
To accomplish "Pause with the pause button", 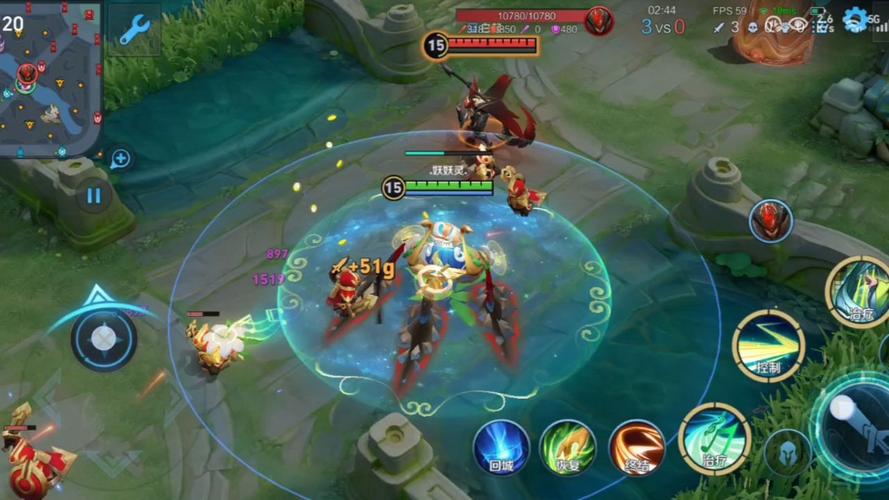I will 93,196.
